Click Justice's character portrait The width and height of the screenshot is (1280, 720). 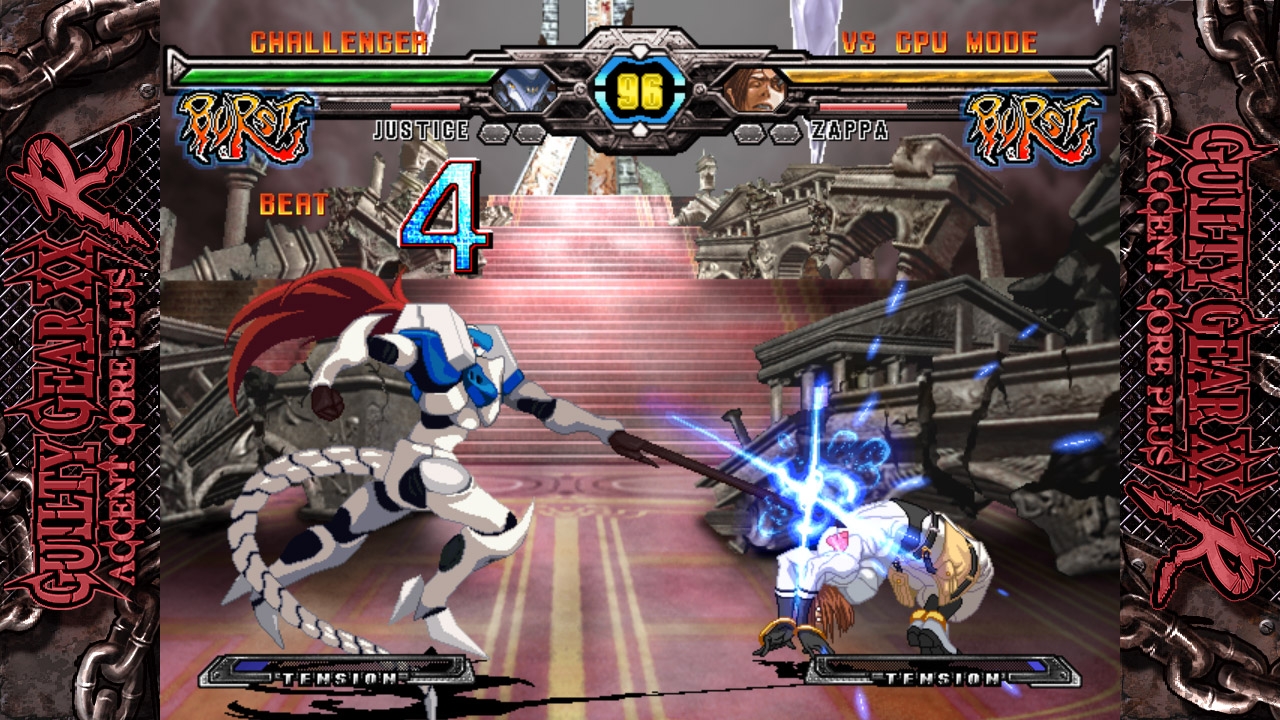pyautogui.click(x=523, y=91)
